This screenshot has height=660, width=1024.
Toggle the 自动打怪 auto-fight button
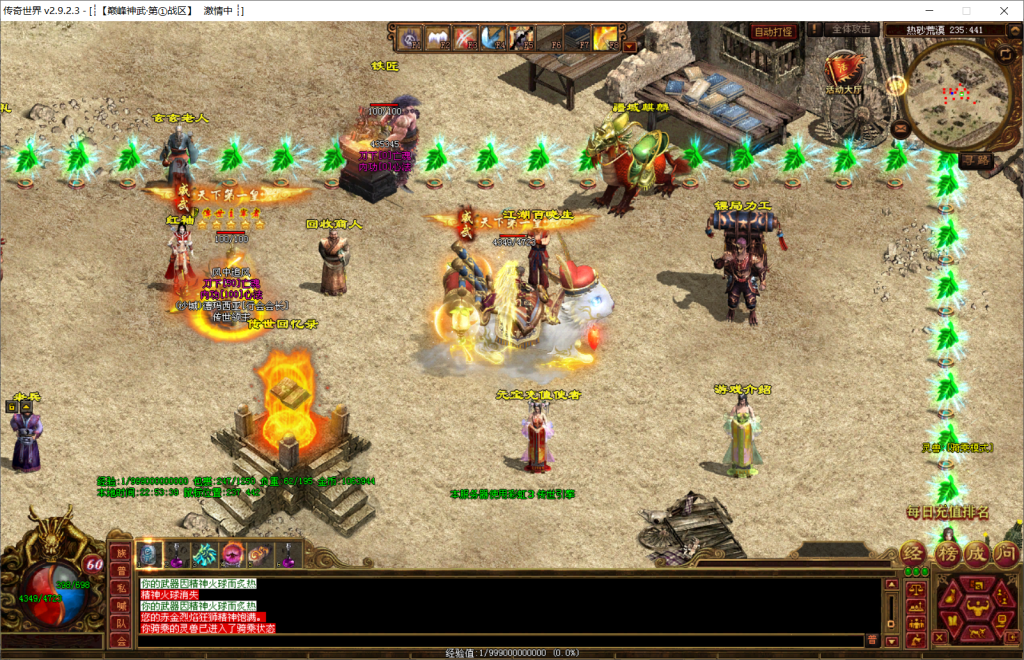(x=772, y=31)
